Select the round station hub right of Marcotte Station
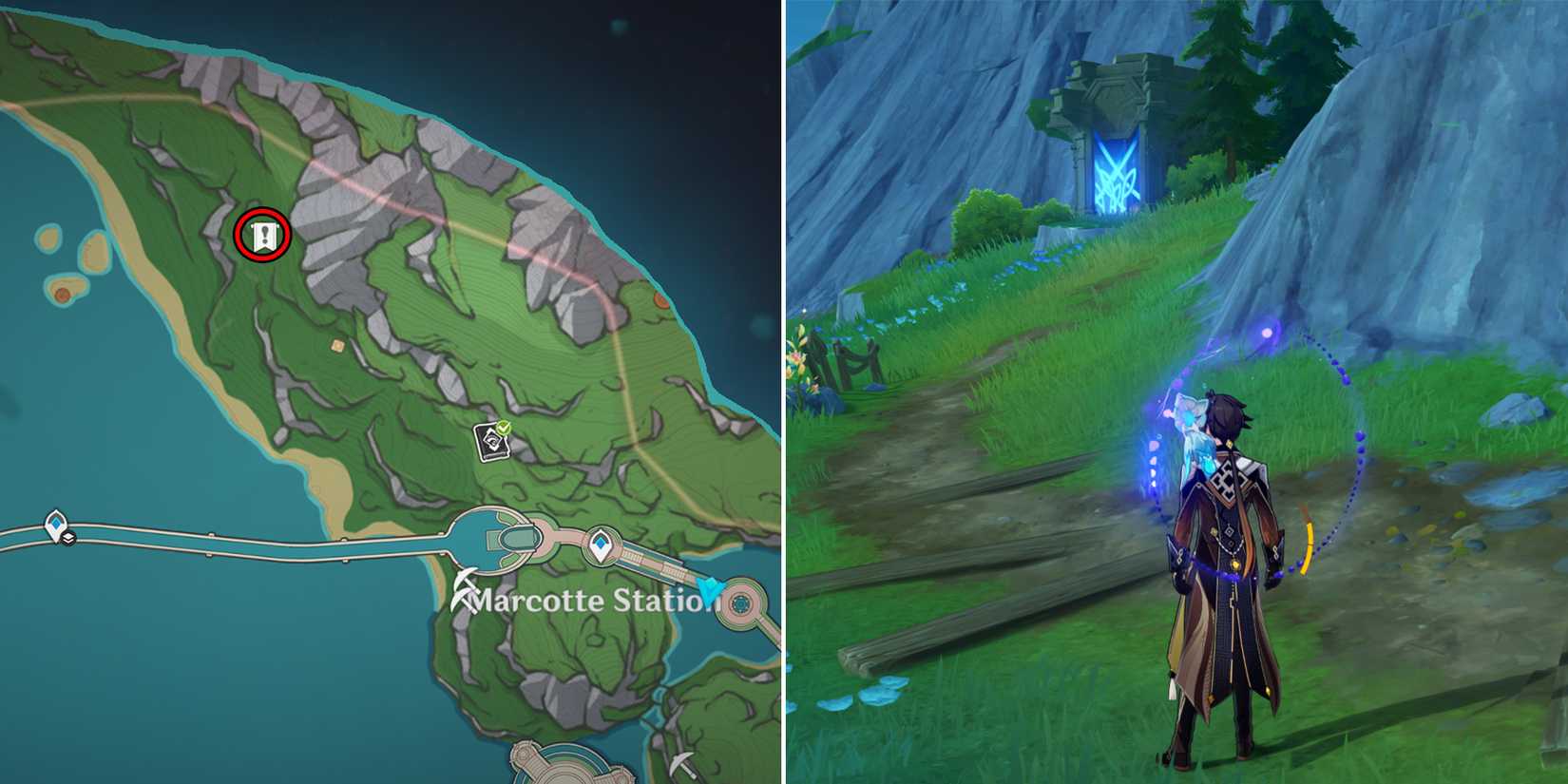 (740, 602)
